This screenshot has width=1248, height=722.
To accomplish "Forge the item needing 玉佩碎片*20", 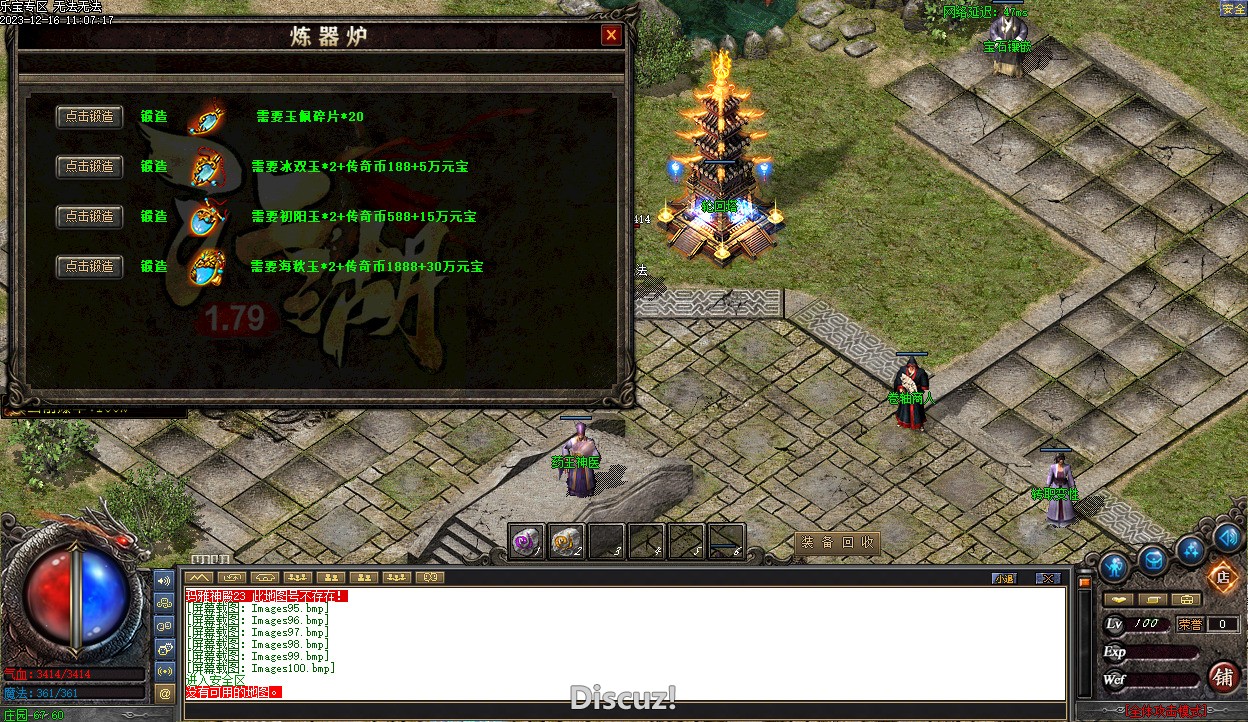I will click(89, 117).
